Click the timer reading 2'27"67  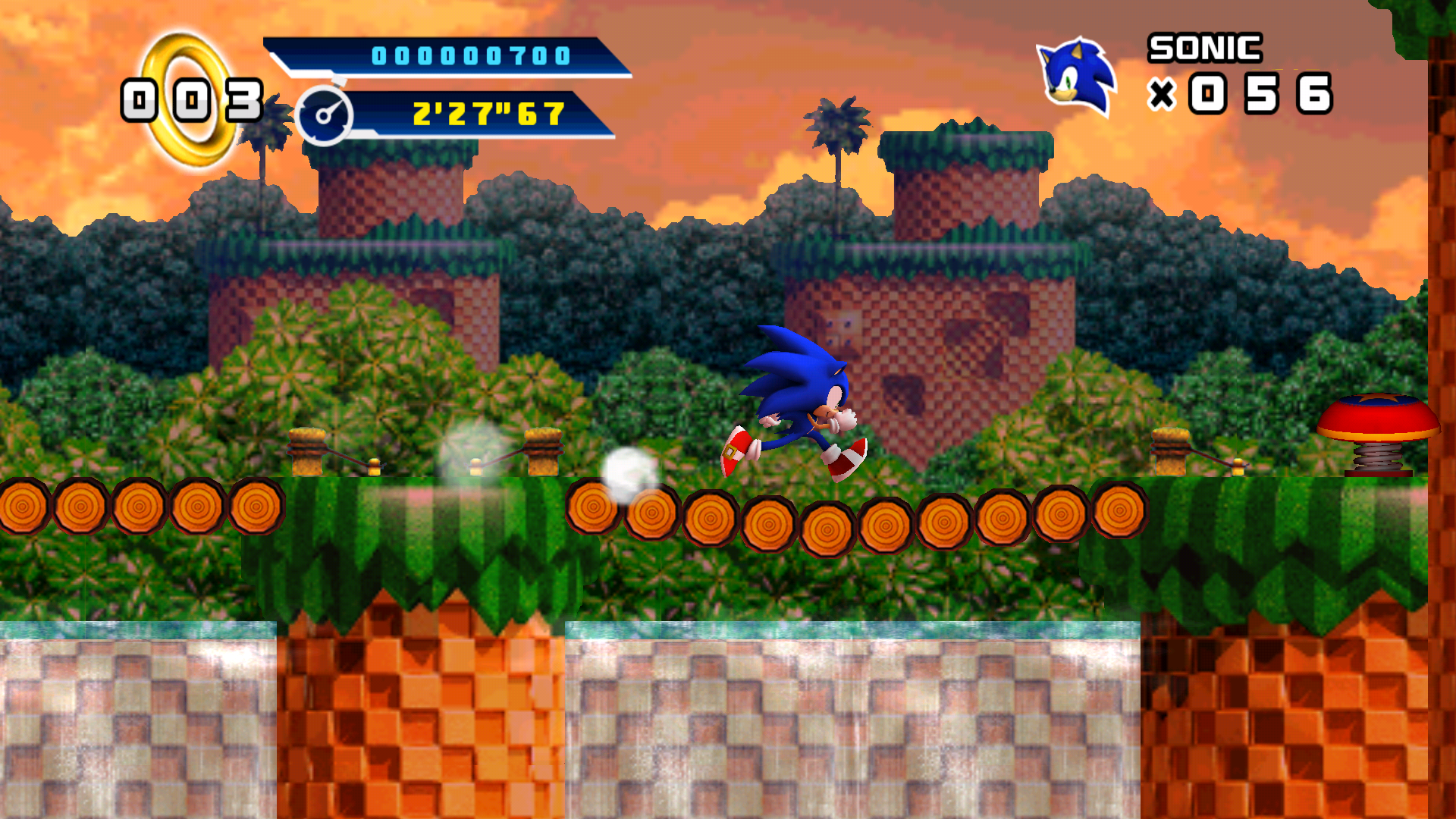(485, 115)
